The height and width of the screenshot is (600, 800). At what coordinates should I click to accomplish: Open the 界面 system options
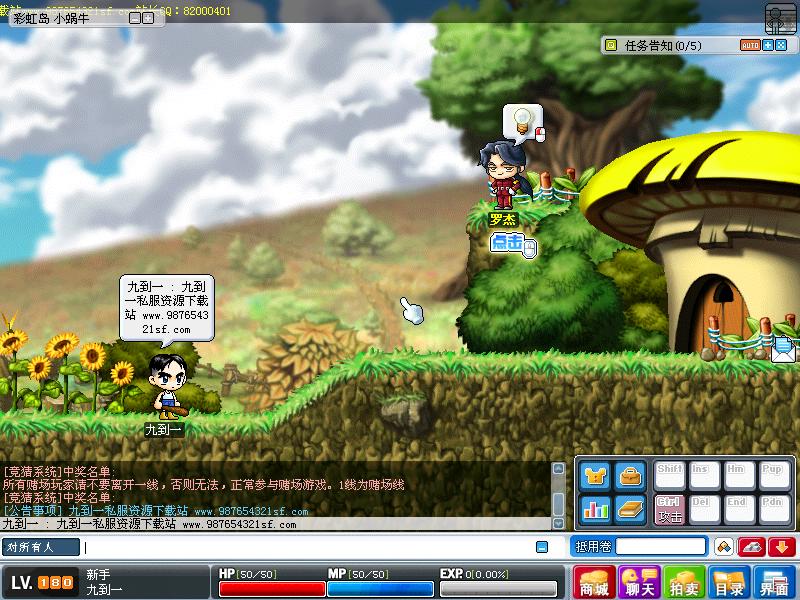coord(775,582)
